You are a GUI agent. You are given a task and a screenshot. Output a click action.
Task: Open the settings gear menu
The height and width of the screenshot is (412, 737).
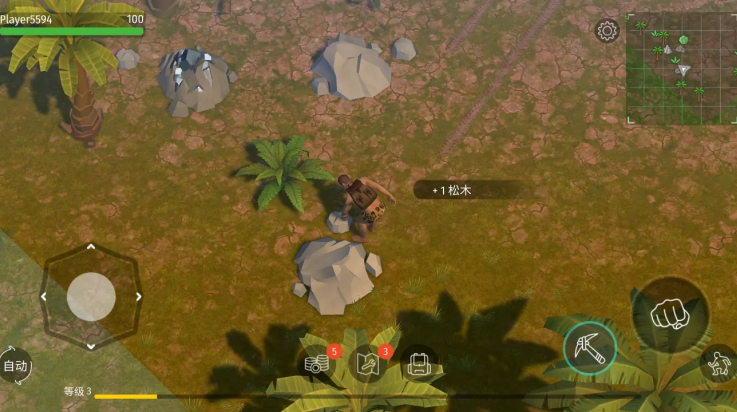[607, 31]
